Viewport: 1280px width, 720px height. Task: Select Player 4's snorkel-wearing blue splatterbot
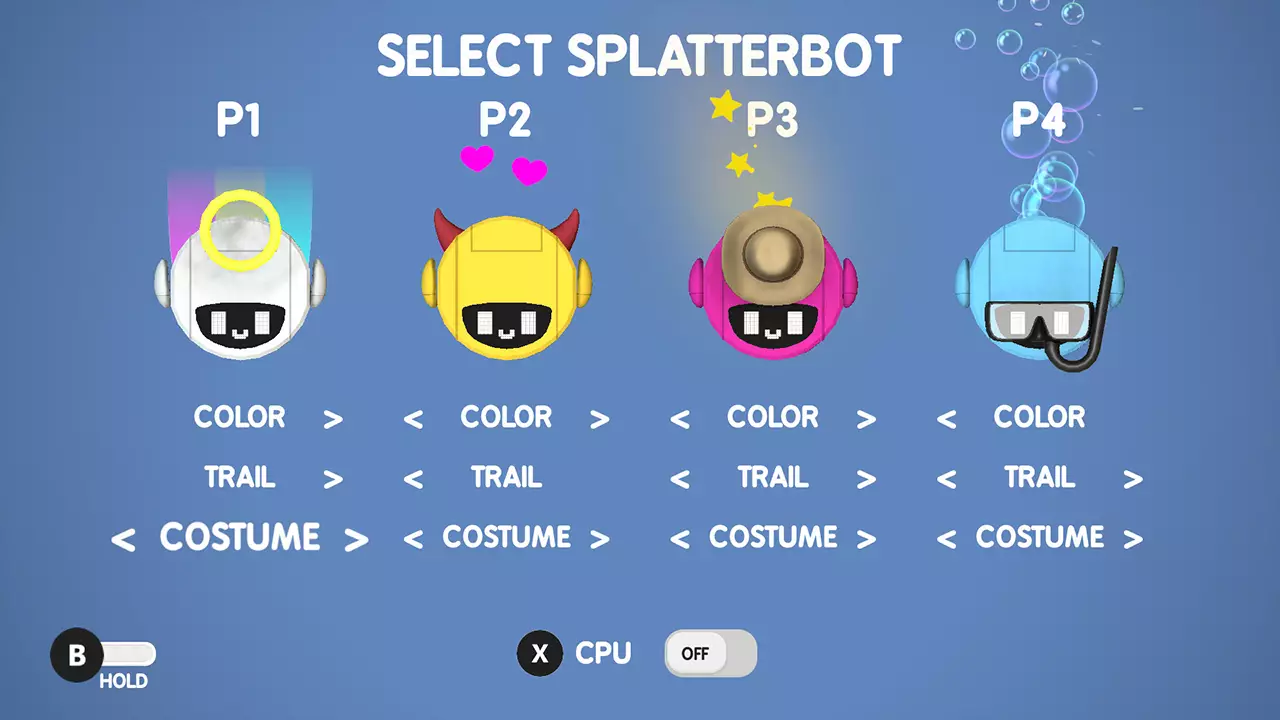1040,290
